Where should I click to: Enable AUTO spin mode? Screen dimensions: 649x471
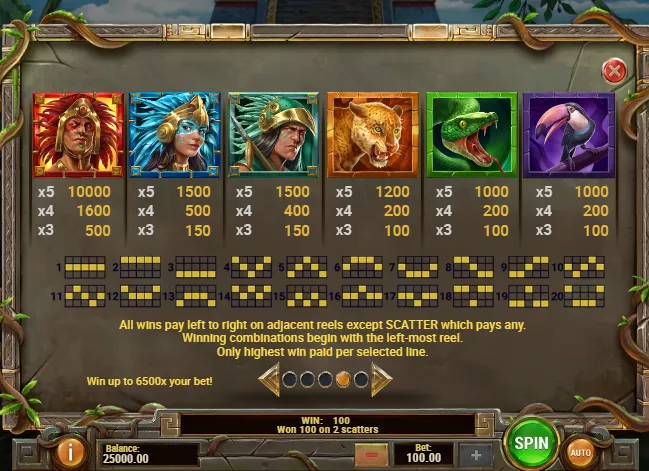coord(580,452)
